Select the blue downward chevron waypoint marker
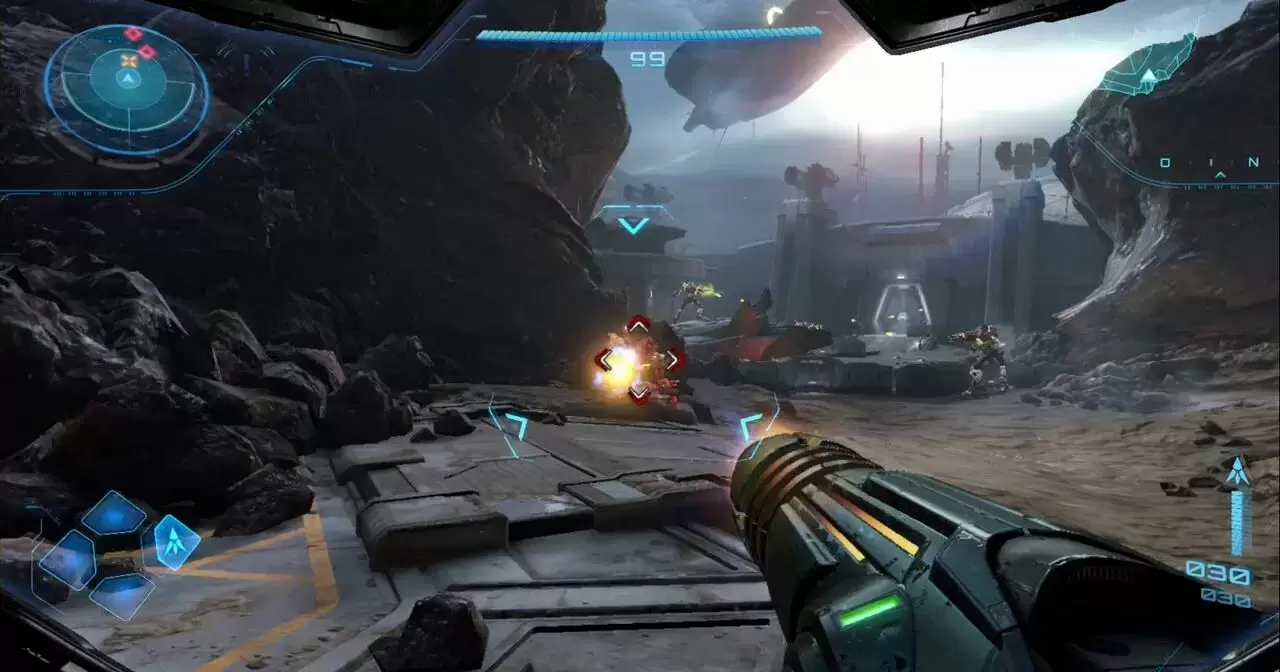Image resolution: width=1280 pixels, height=672 pixels. pyautogui.click(x=632, y=225)
